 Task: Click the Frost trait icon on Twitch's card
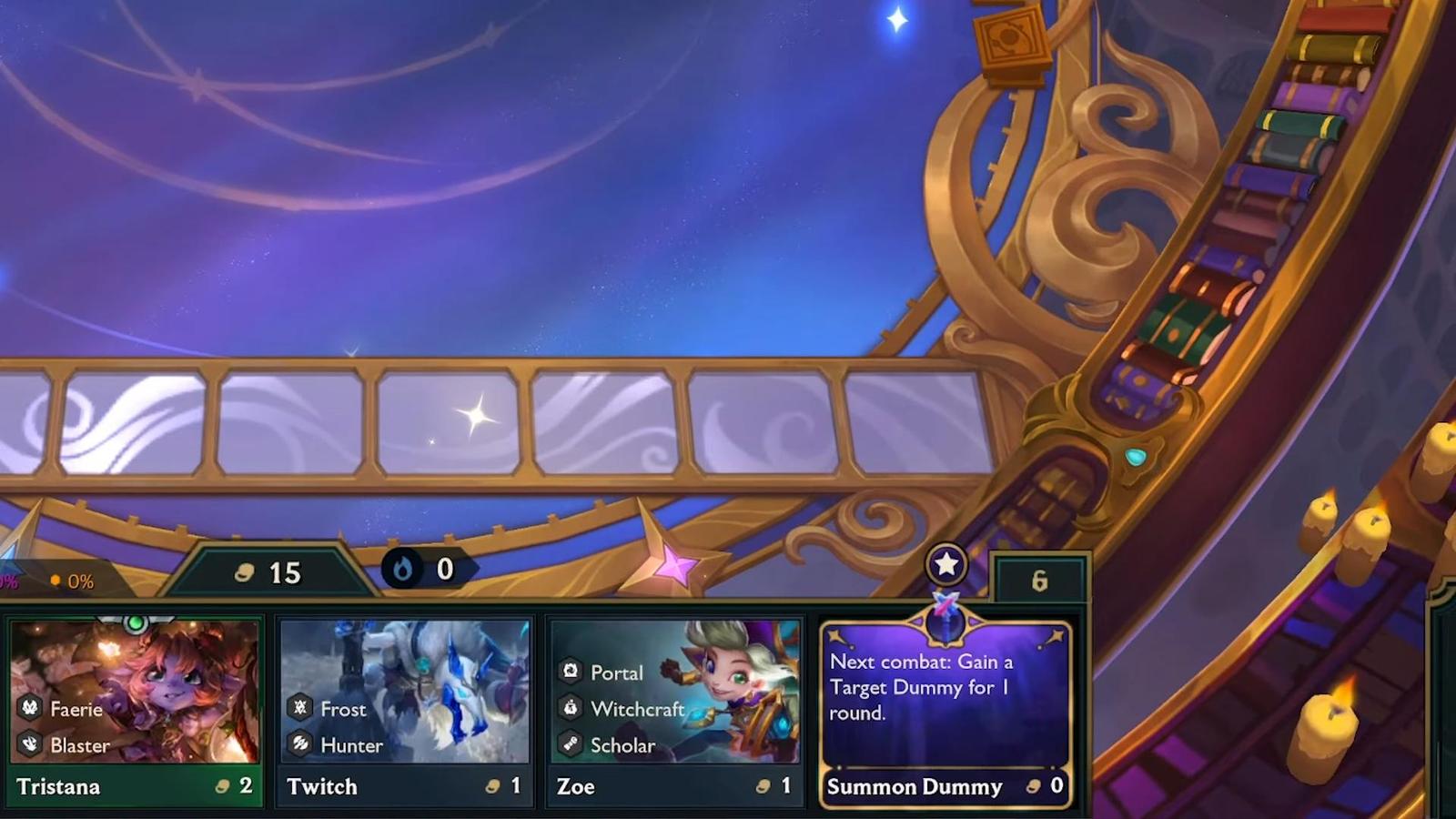coord(300,709)
